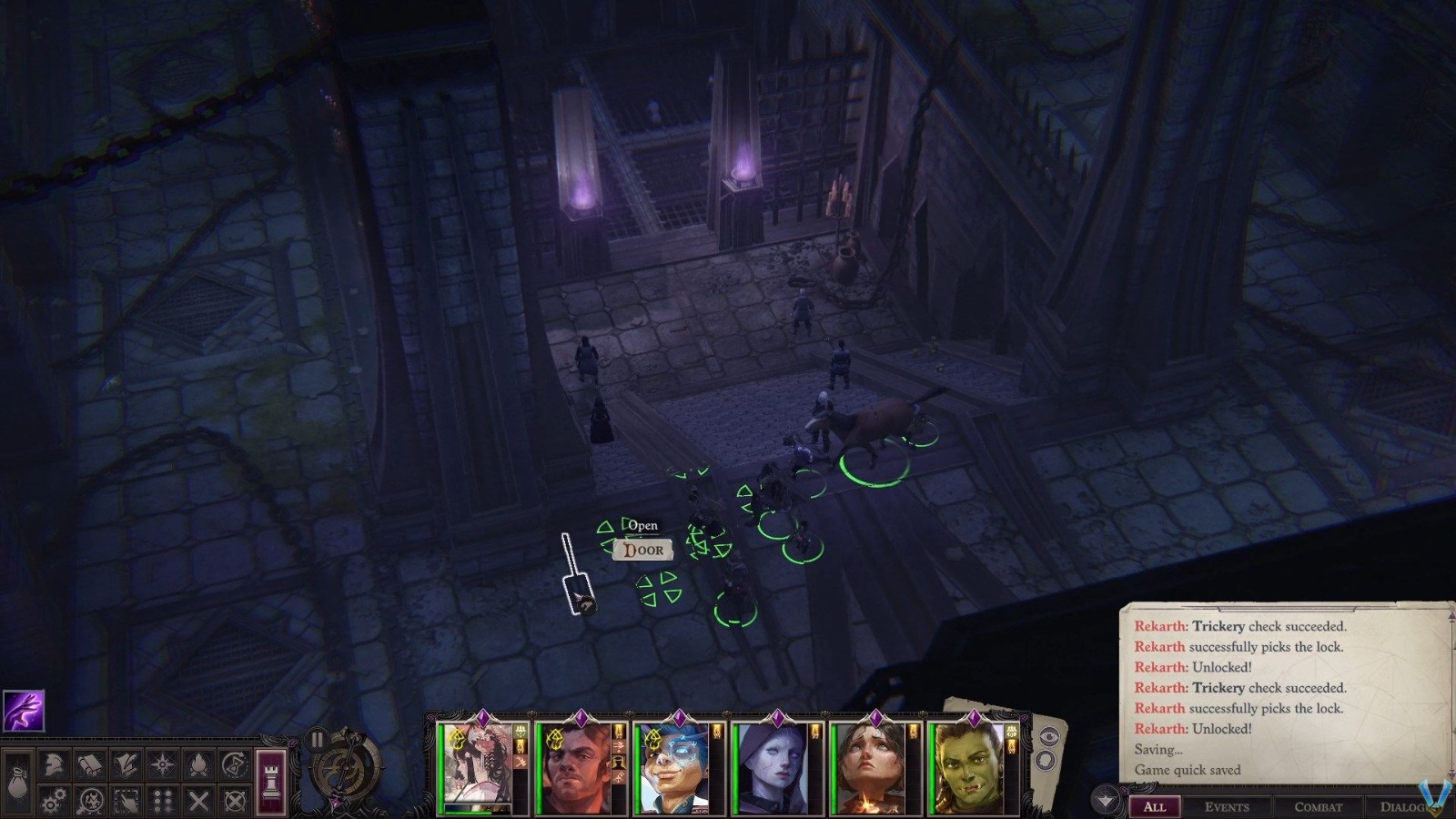Image resolution: width=1456 pixels, height=819 pixels.
Task: Open the character sheet helmet icon
Action: (53, 764)
